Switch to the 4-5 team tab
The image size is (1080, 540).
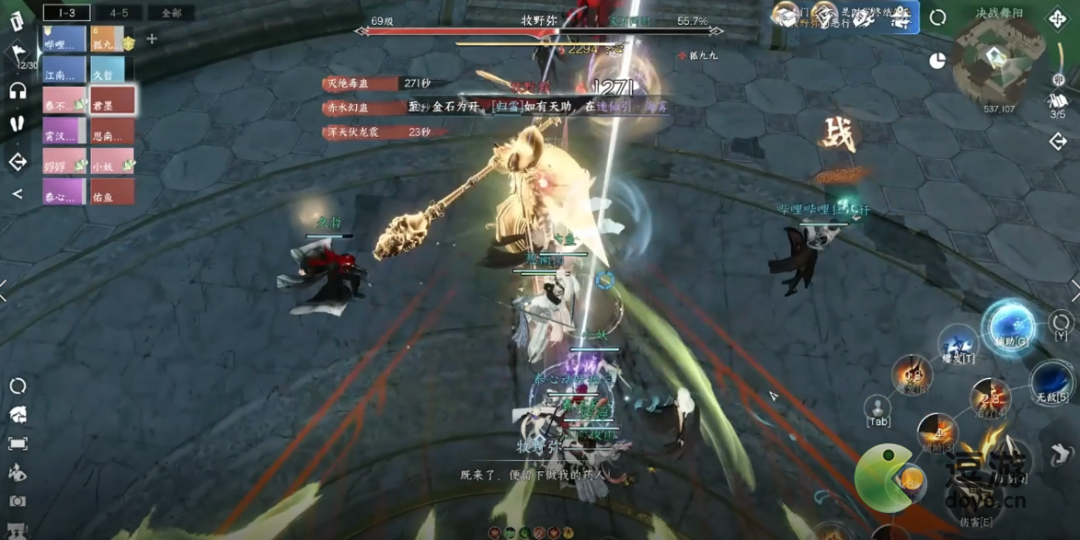click(119, 13)
